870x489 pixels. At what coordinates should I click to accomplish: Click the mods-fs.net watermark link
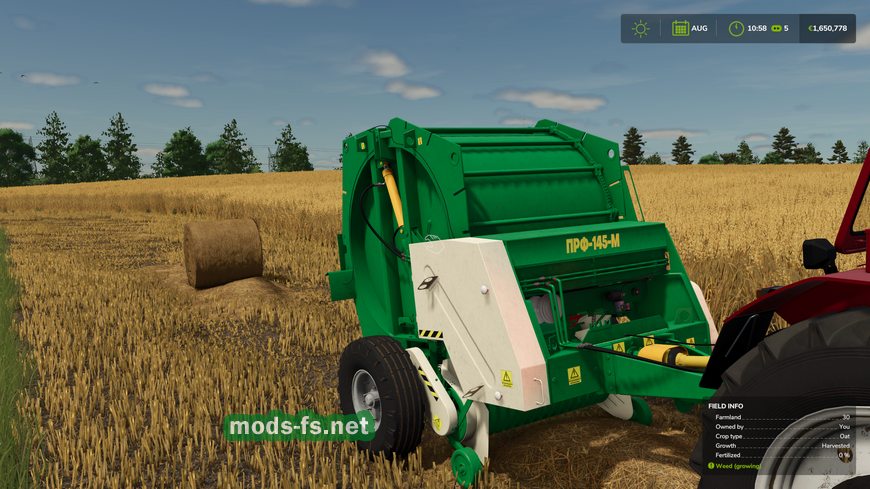click(x=299, y=427)
